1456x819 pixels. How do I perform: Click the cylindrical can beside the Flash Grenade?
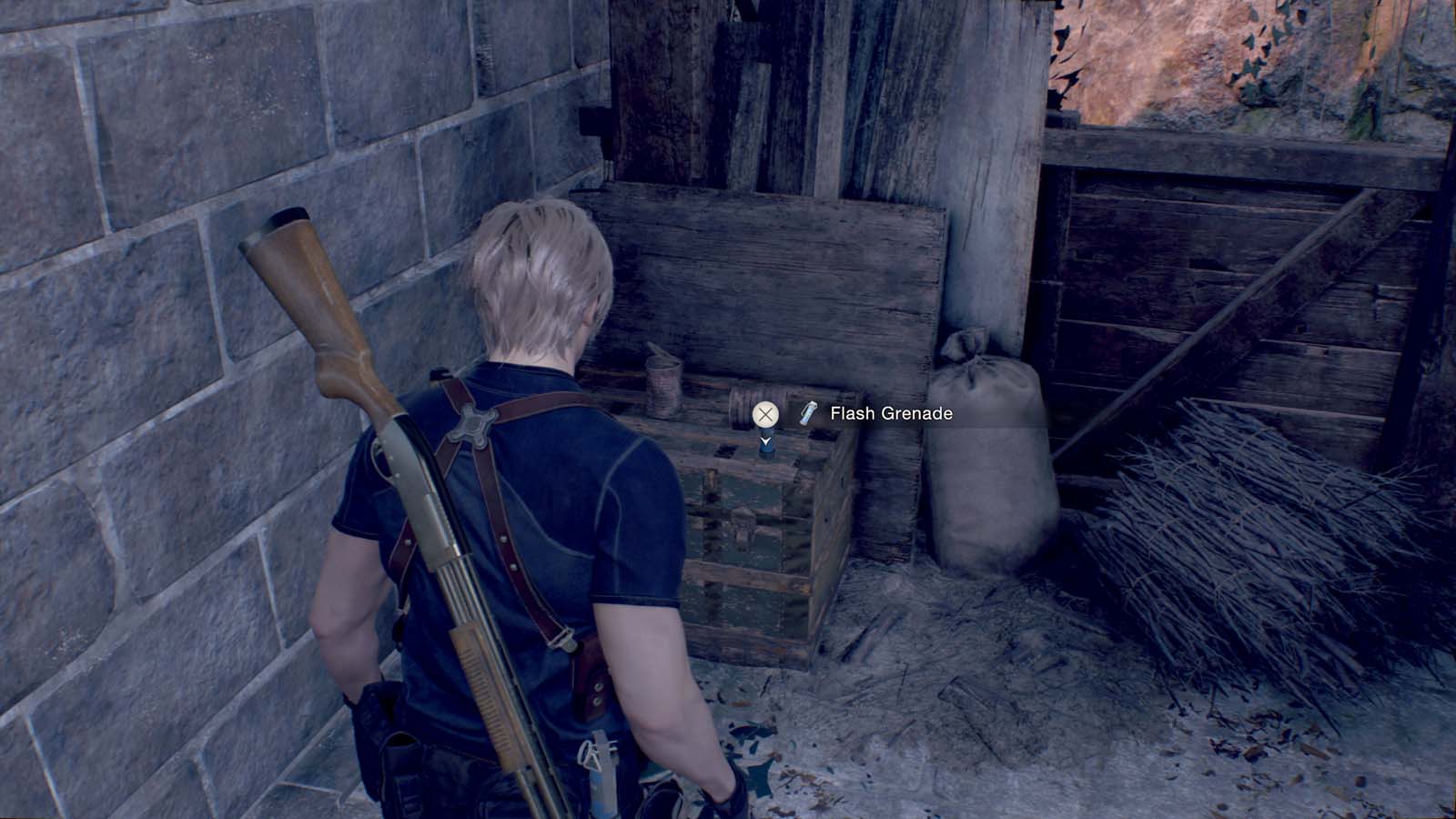(663, 381)
